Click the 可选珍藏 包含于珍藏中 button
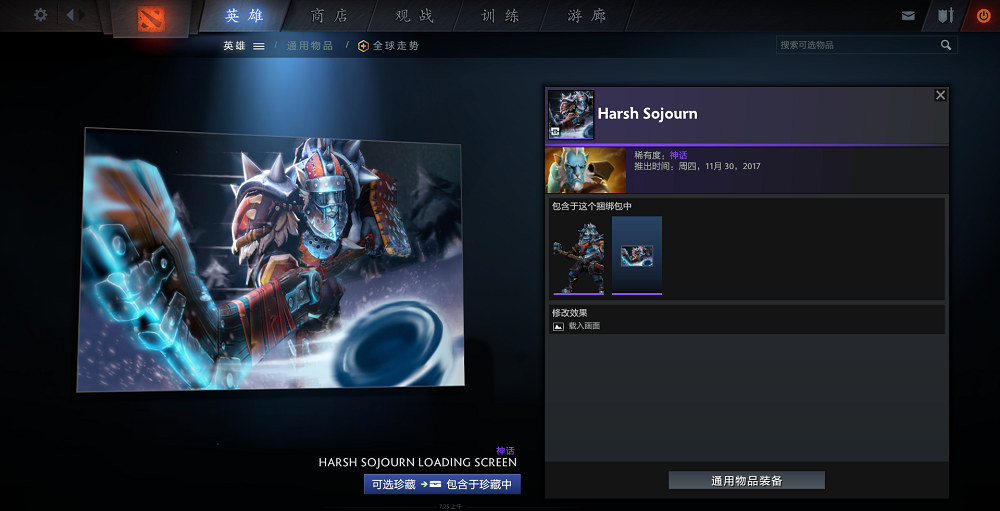Screen dimensions: 1000x511 pos(442,484)
